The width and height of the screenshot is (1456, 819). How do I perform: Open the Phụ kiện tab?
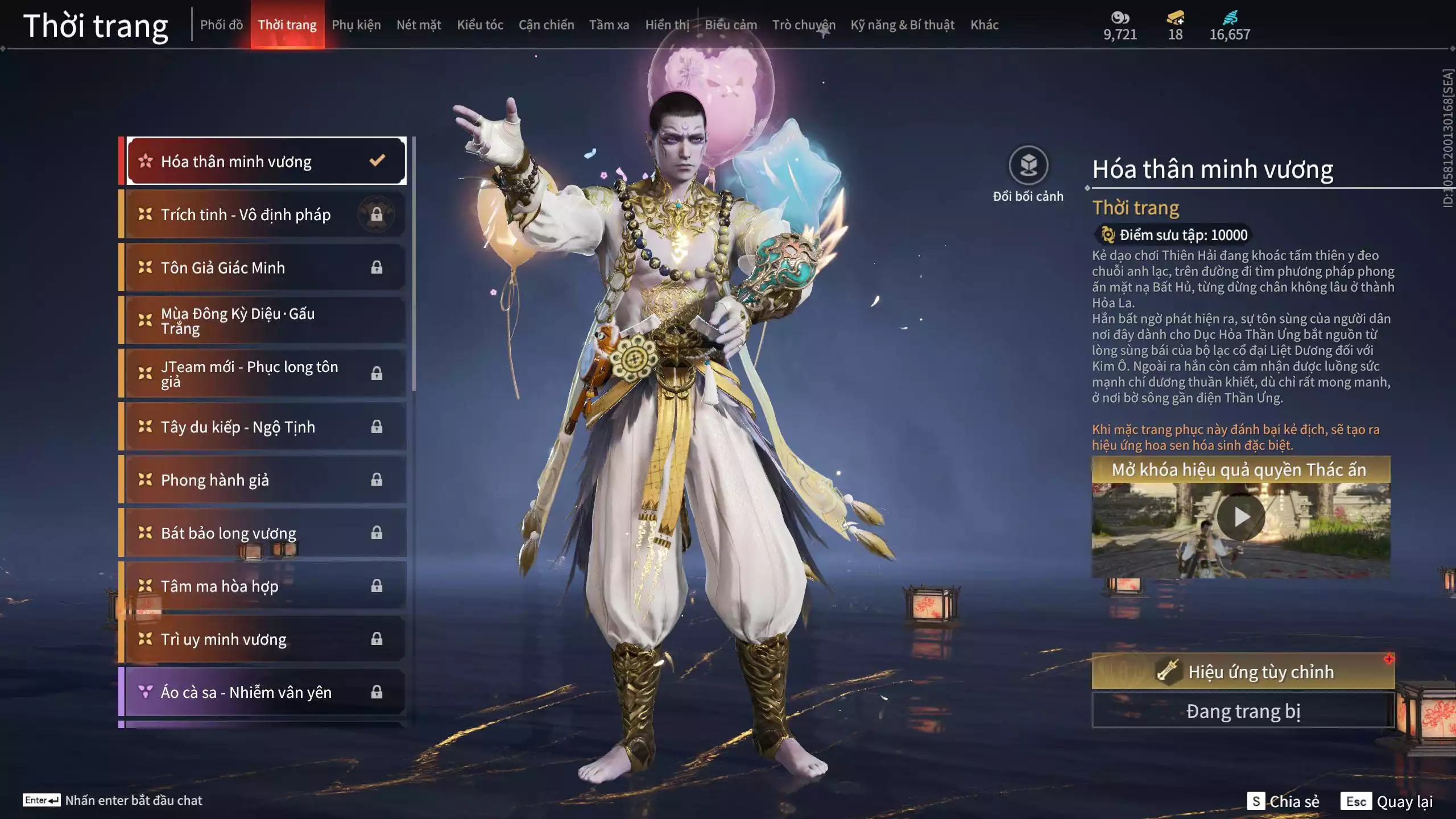click(356, 25)
